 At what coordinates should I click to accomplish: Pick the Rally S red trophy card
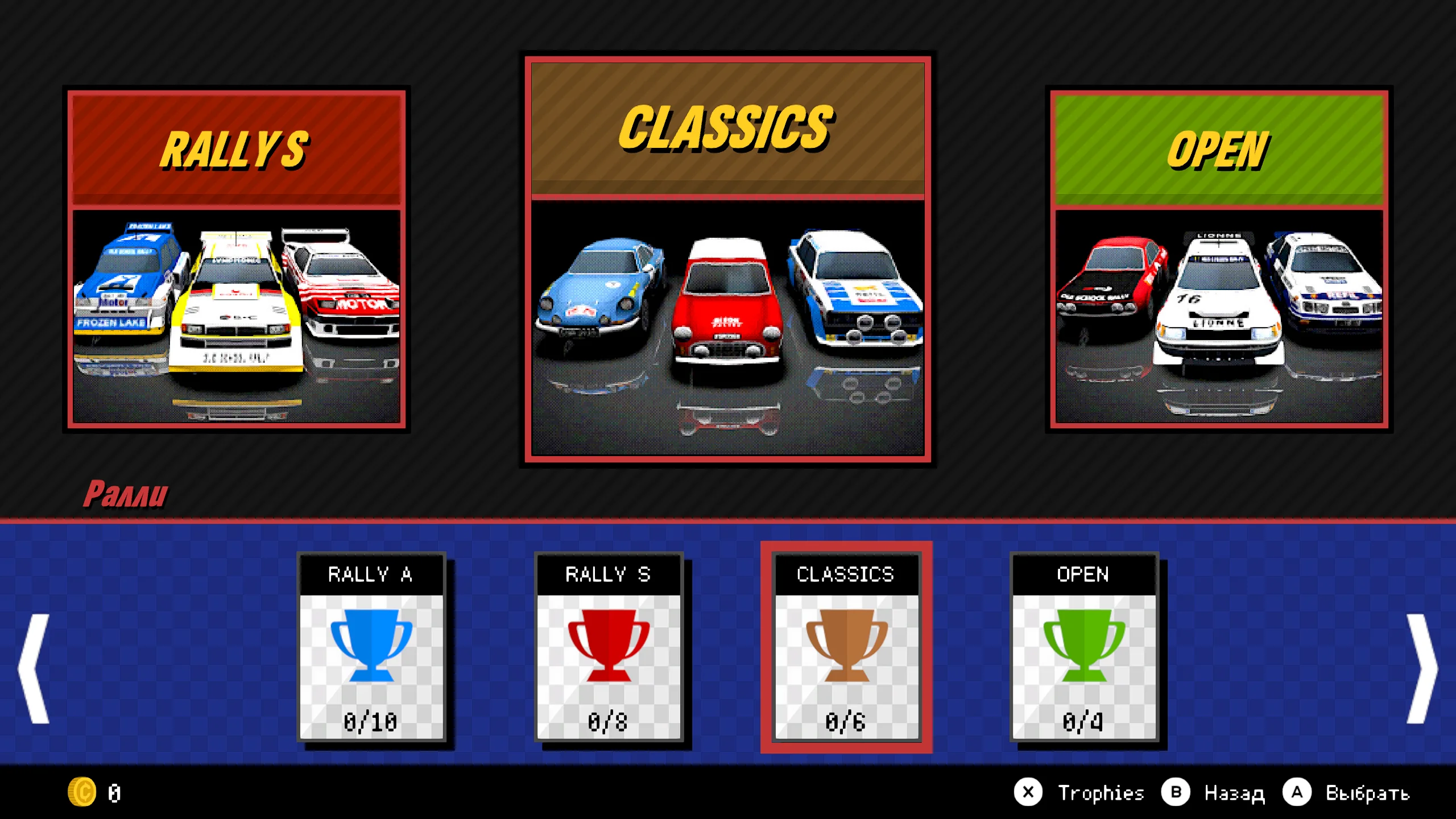(x=608, y=647)
